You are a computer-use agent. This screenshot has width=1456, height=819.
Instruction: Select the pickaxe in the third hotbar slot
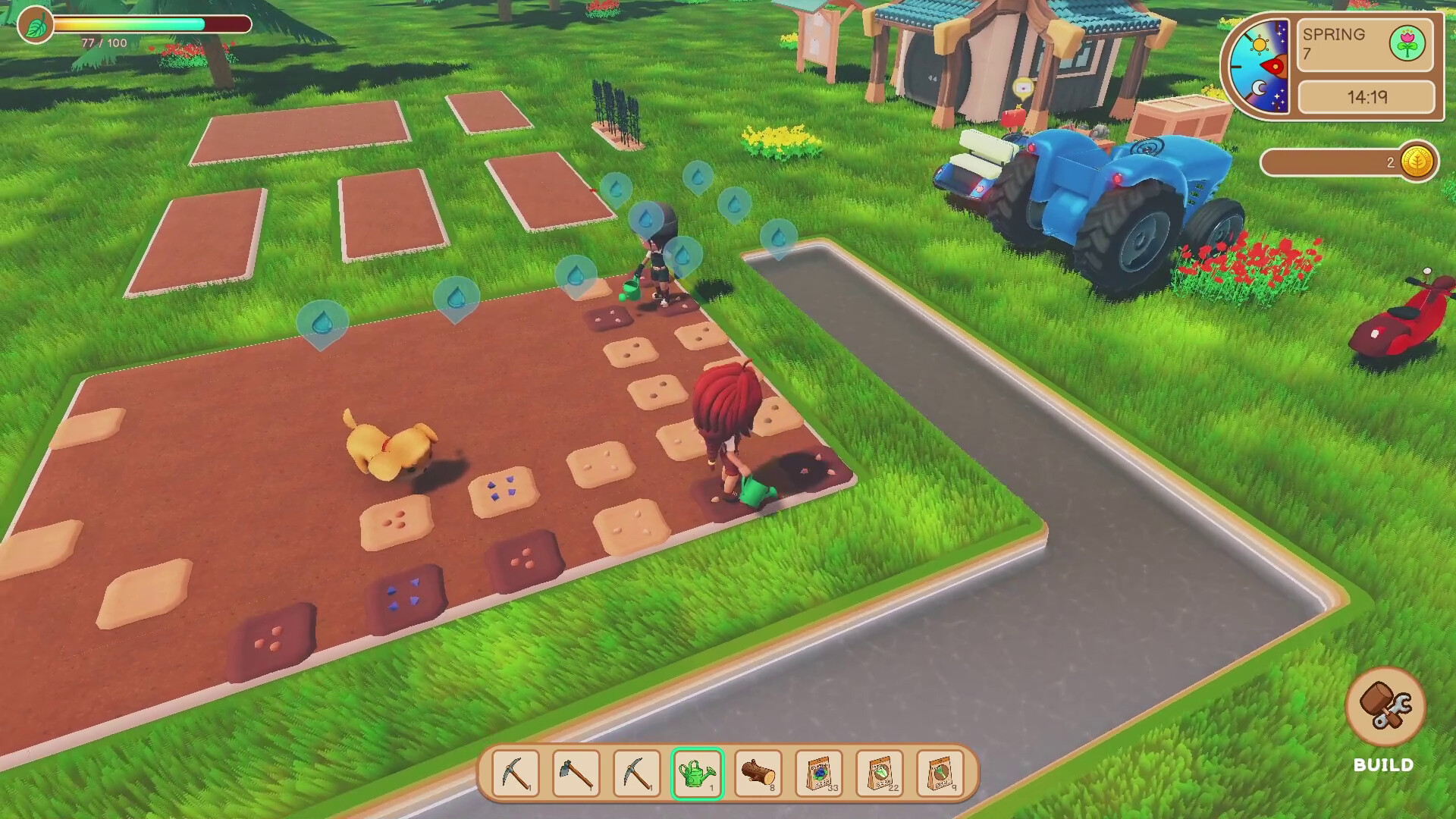click(x=637, y=770)
